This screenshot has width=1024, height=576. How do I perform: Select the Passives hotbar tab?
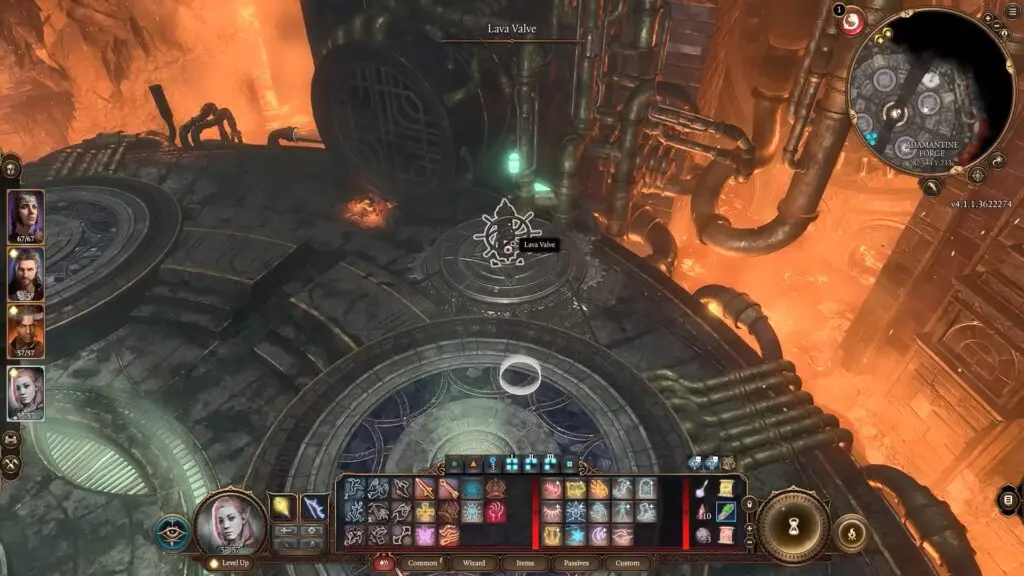click(x=574, y=563)
